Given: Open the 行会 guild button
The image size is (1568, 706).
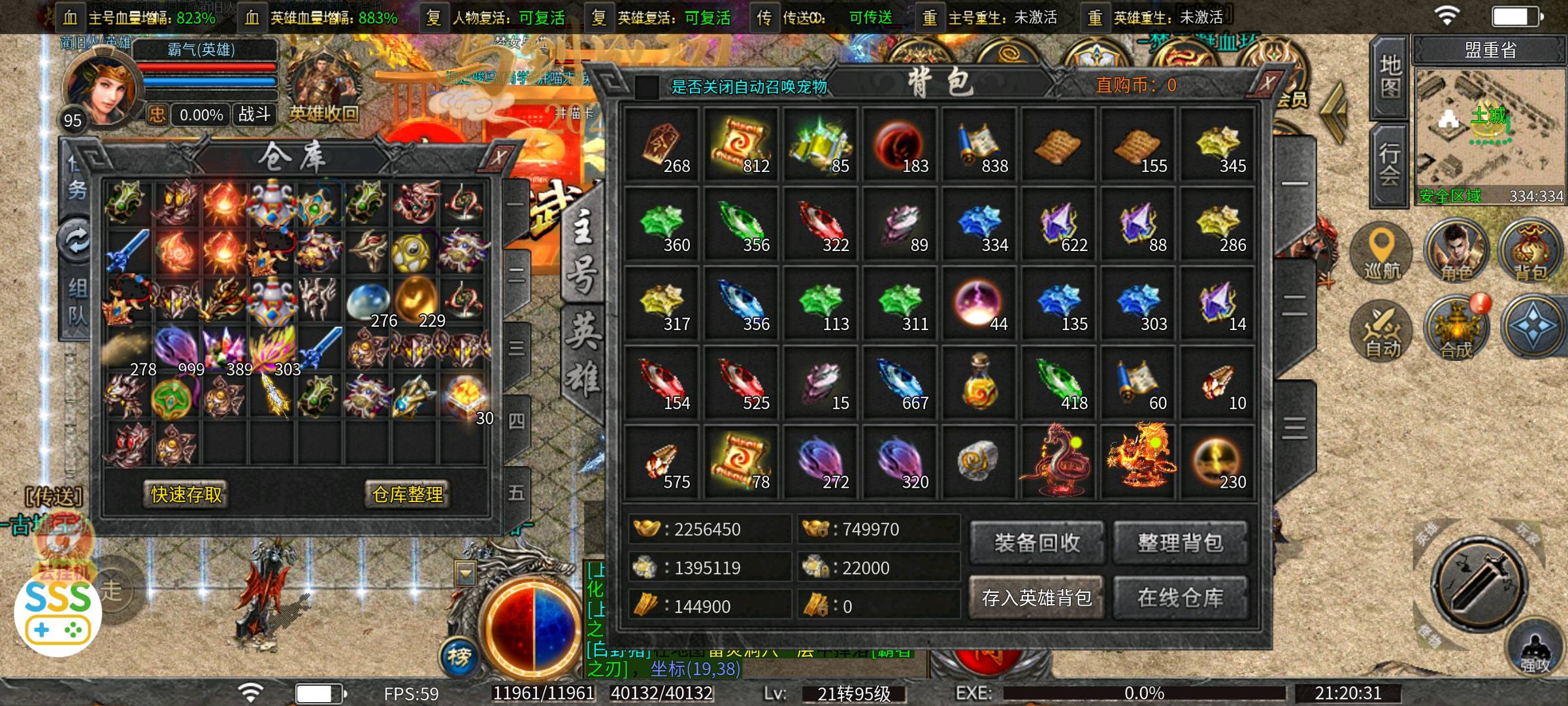Looking at the screenshot, I should (1389, 165).
